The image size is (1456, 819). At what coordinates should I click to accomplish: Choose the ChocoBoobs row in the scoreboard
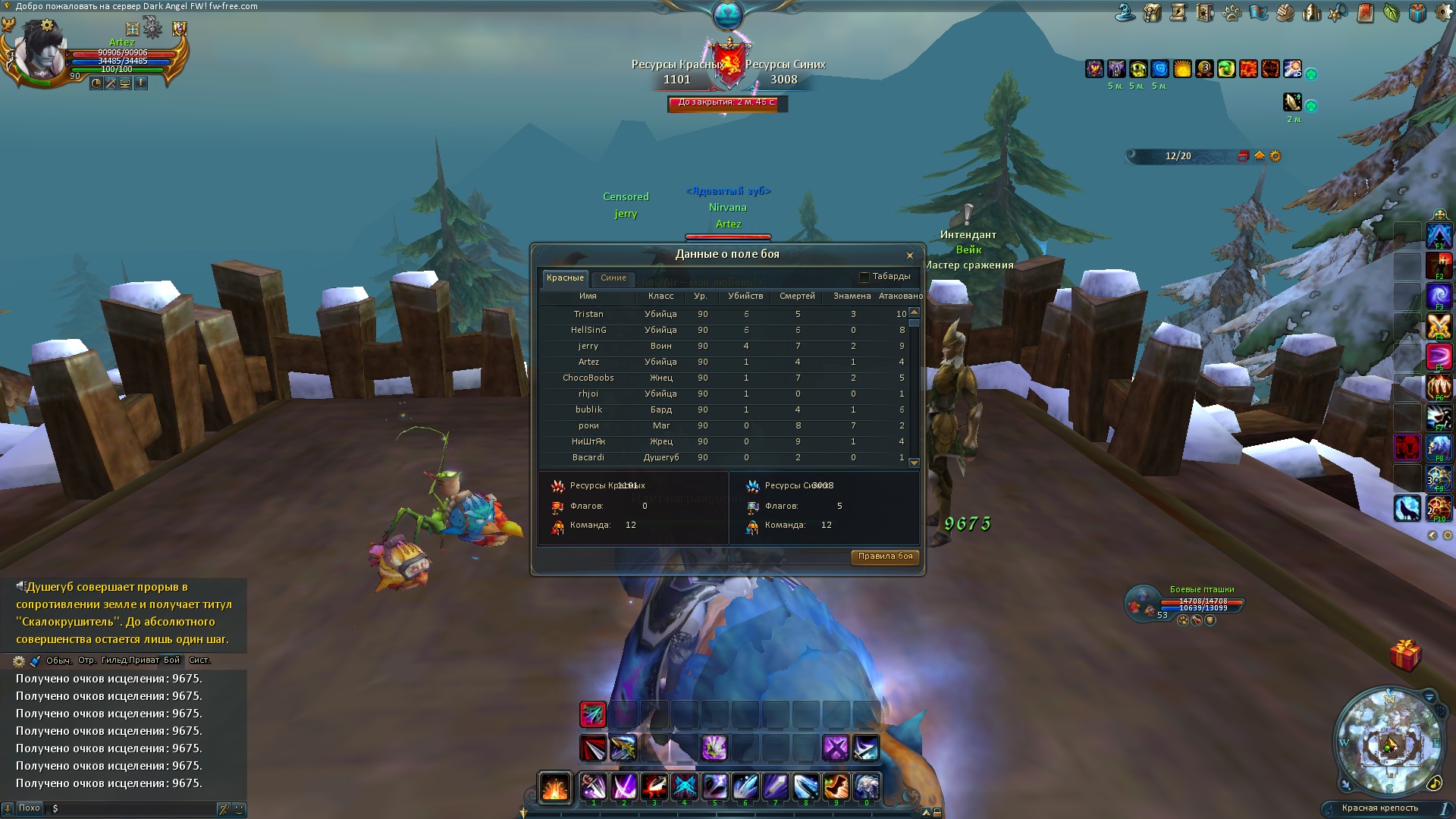coord(588,378)
